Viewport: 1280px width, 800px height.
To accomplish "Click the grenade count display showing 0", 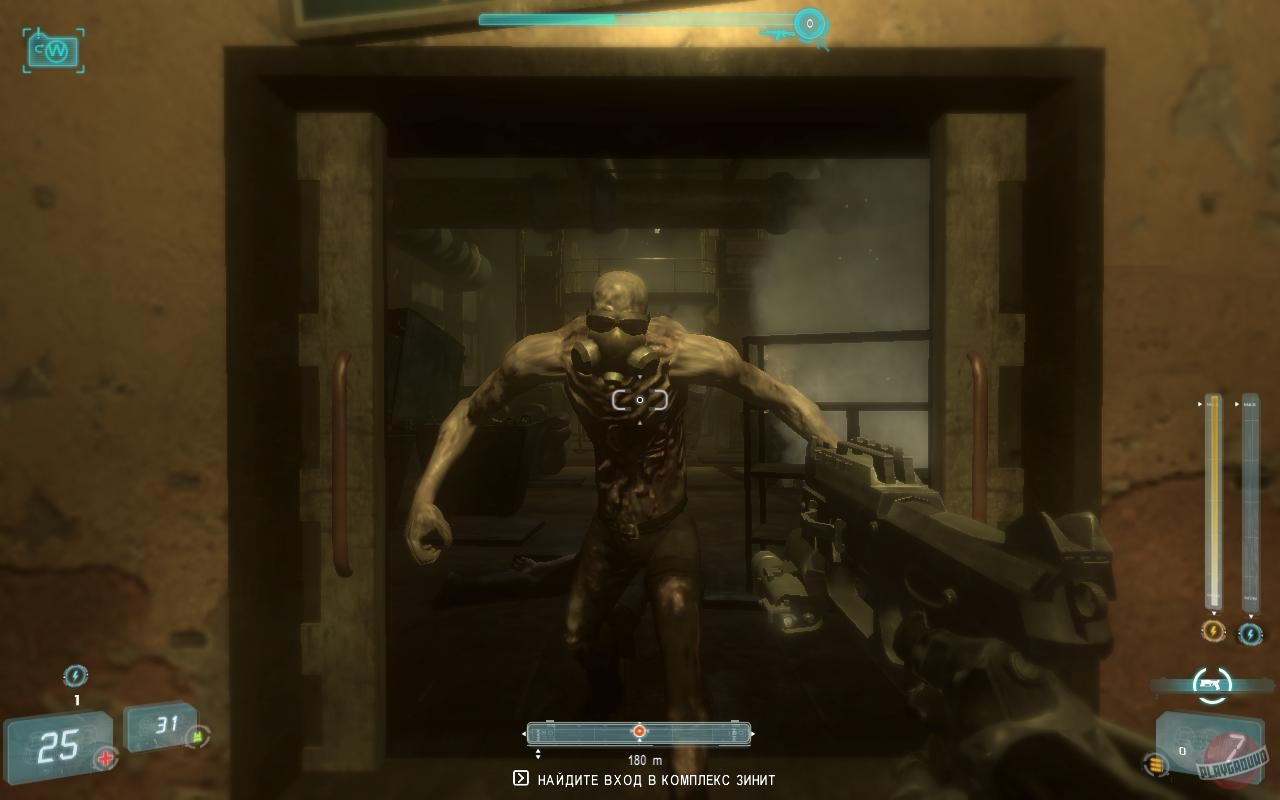I will pos(1183,750).
